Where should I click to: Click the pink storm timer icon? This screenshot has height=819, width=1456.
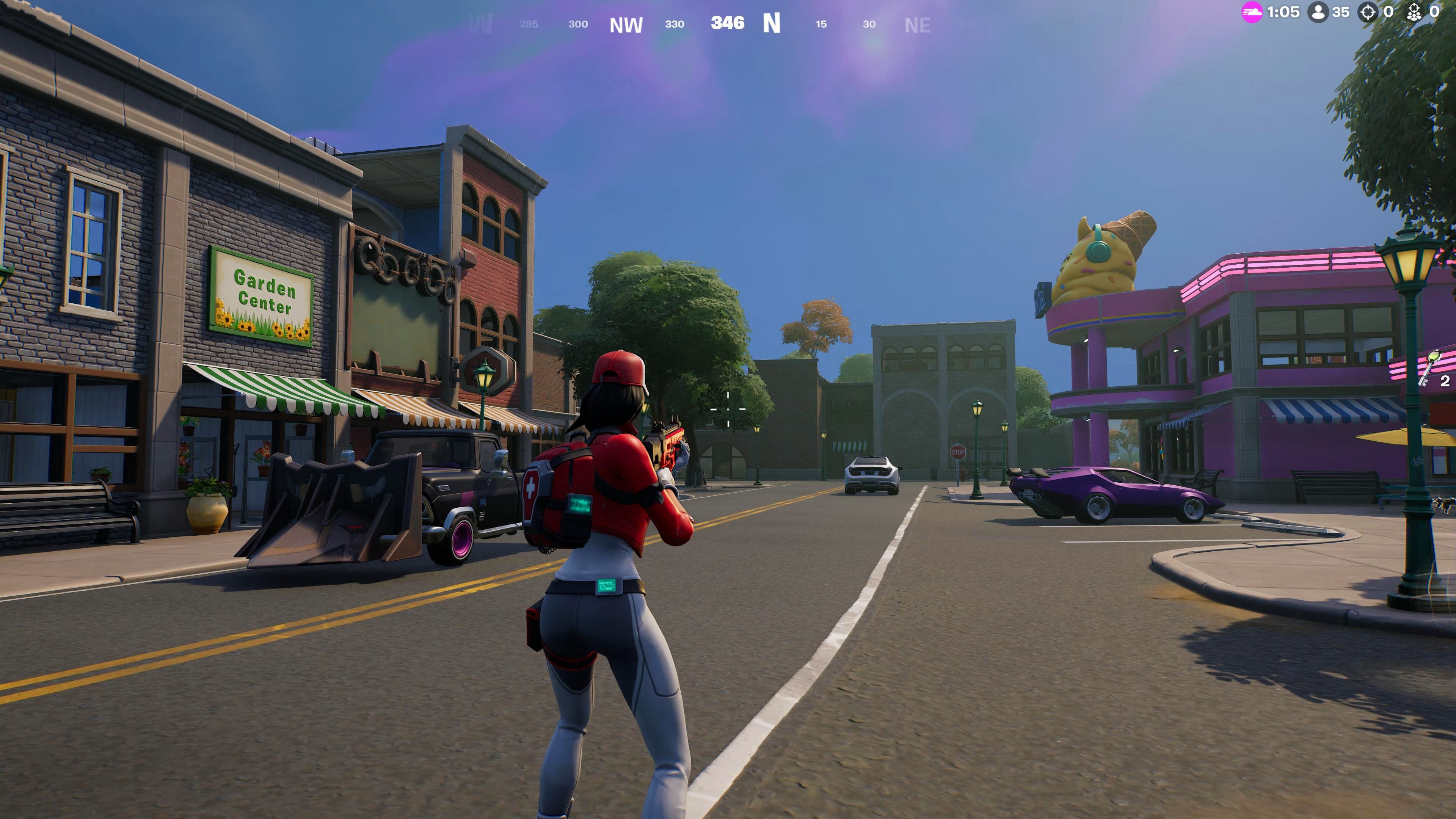[x=1251, y=13]
